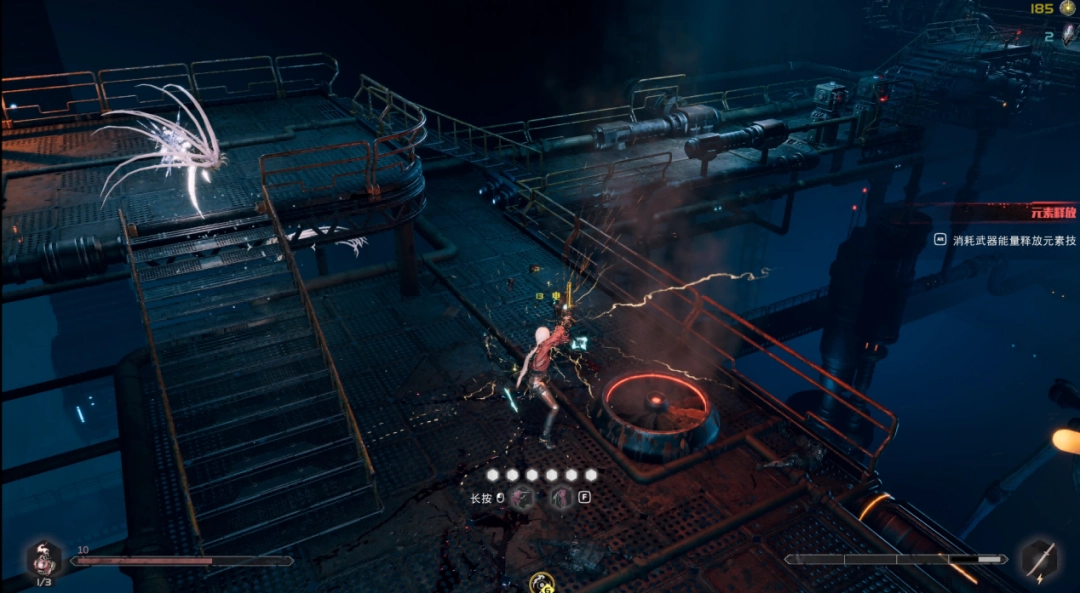Click the lightning weapon slot icon

(1040, 559)
